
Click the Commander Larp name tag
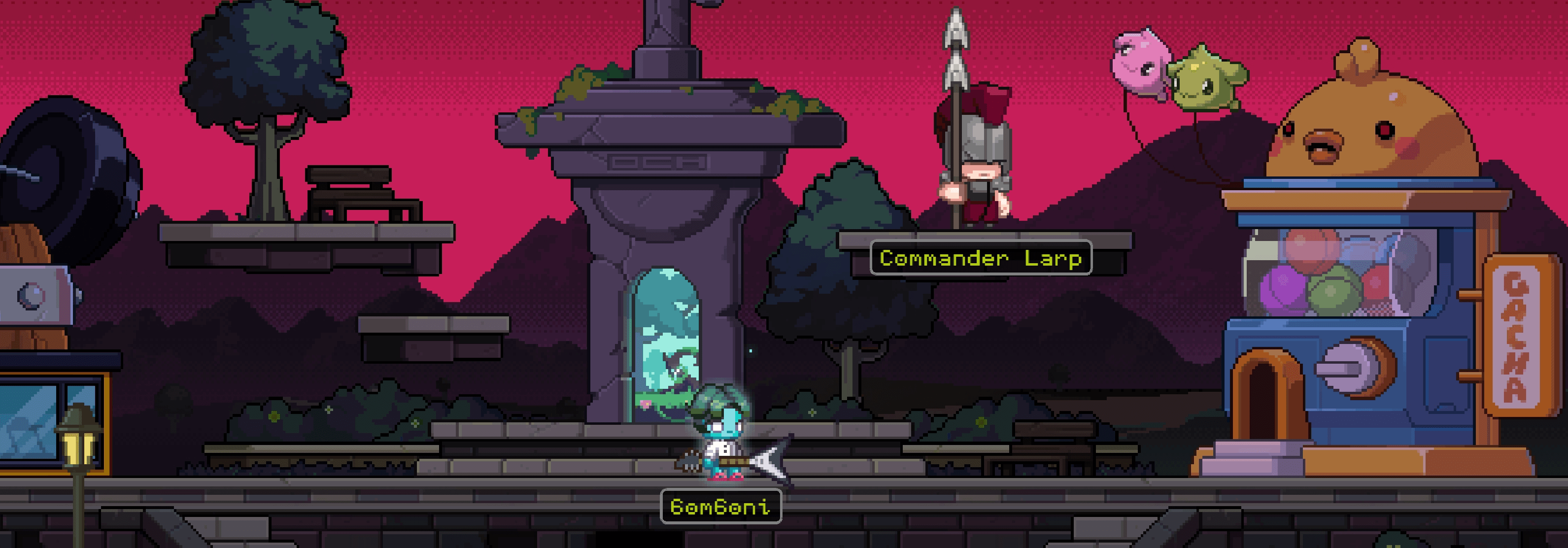pyautogui.click(x=981, y=258)
